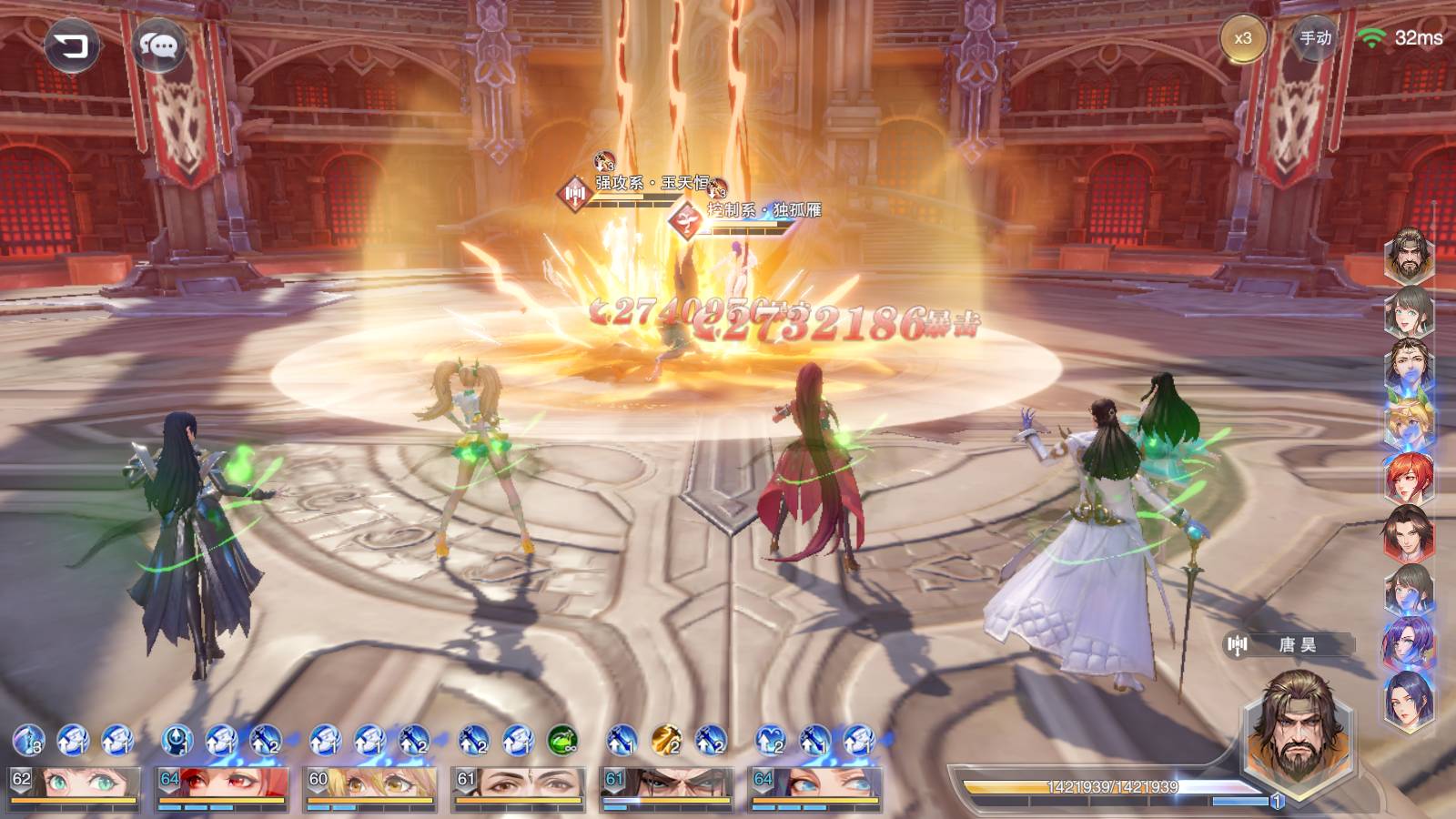This screenshot has height=819, width=1456.
Task: Activate the green potion skill icon
Action: [562, 741]
